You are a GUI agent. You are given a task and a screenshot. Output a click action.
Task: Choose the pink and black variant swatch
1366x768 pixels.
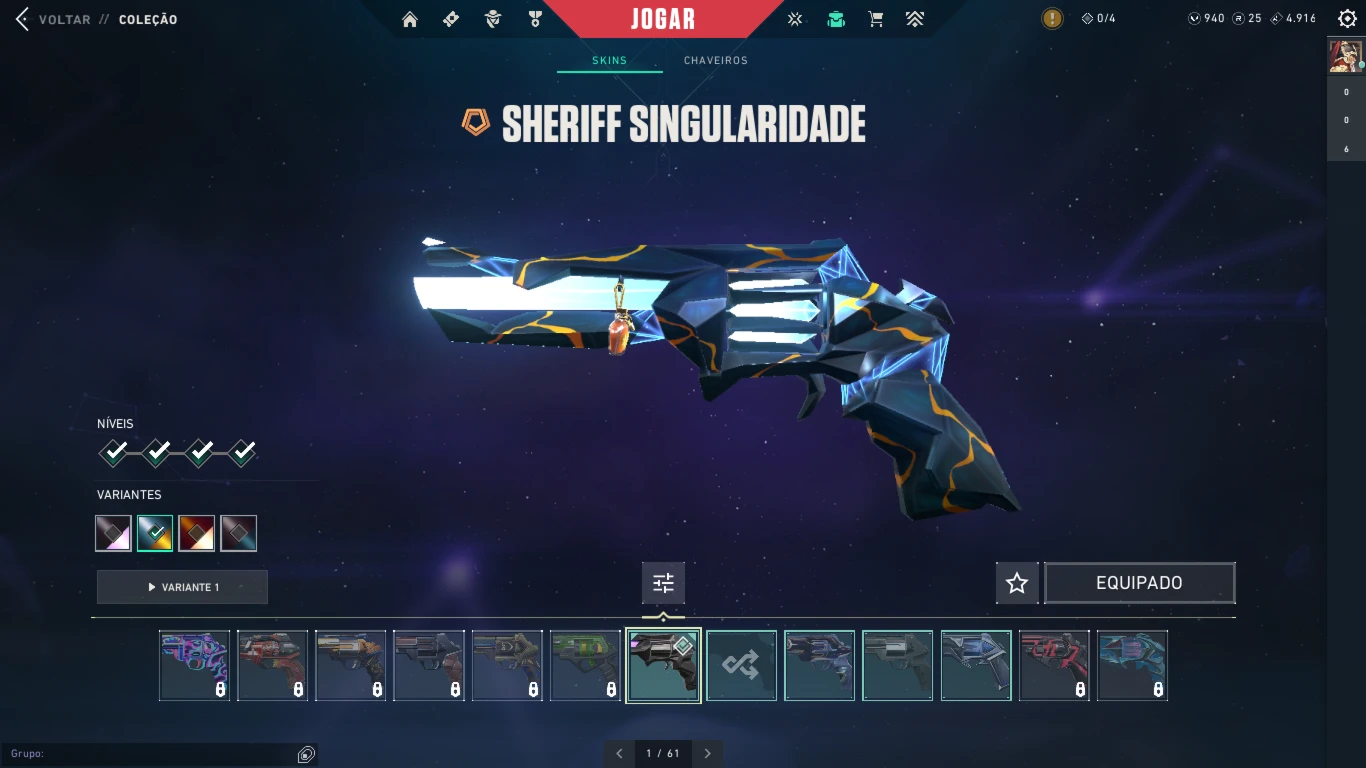pos(113,533)
